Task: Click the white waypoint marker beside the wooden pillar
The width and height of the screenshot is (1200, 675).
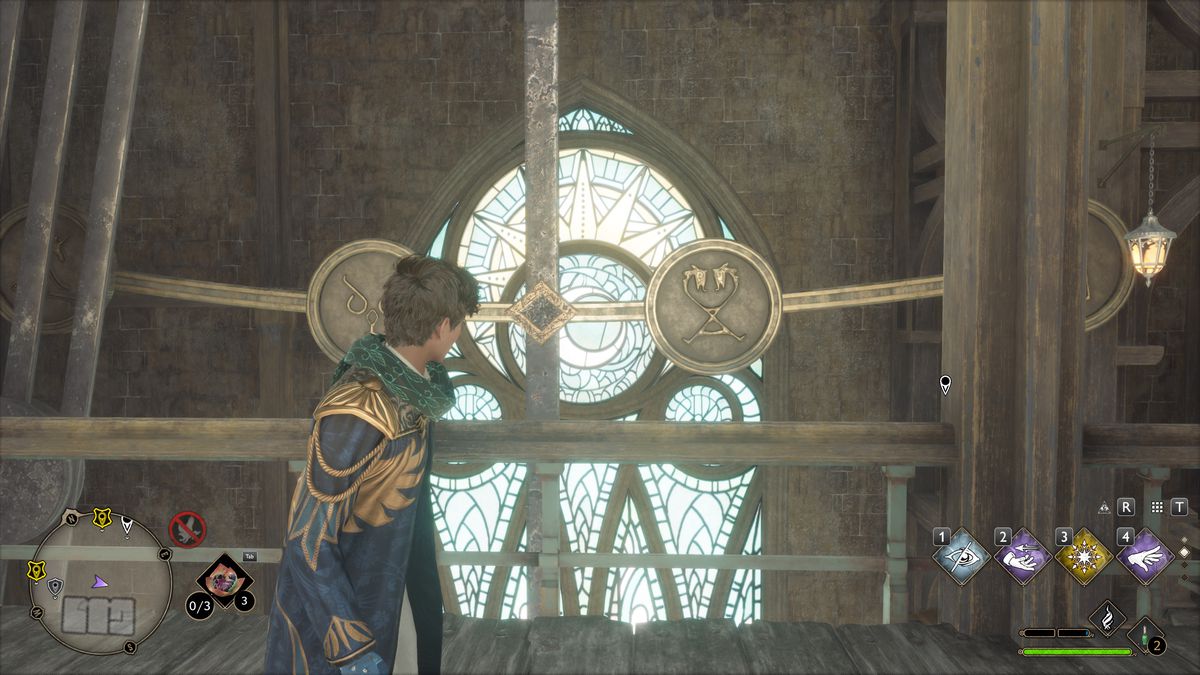Action: pyautogui.click(x=945, y=384)
